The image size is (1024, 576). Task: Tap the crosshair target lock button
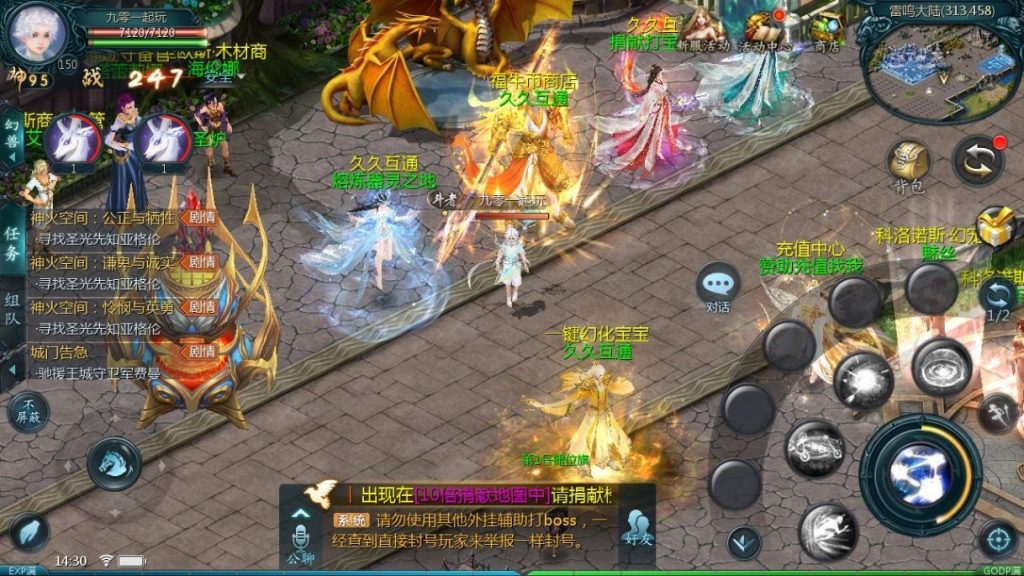pyautogui.click(x=997, y=540)
